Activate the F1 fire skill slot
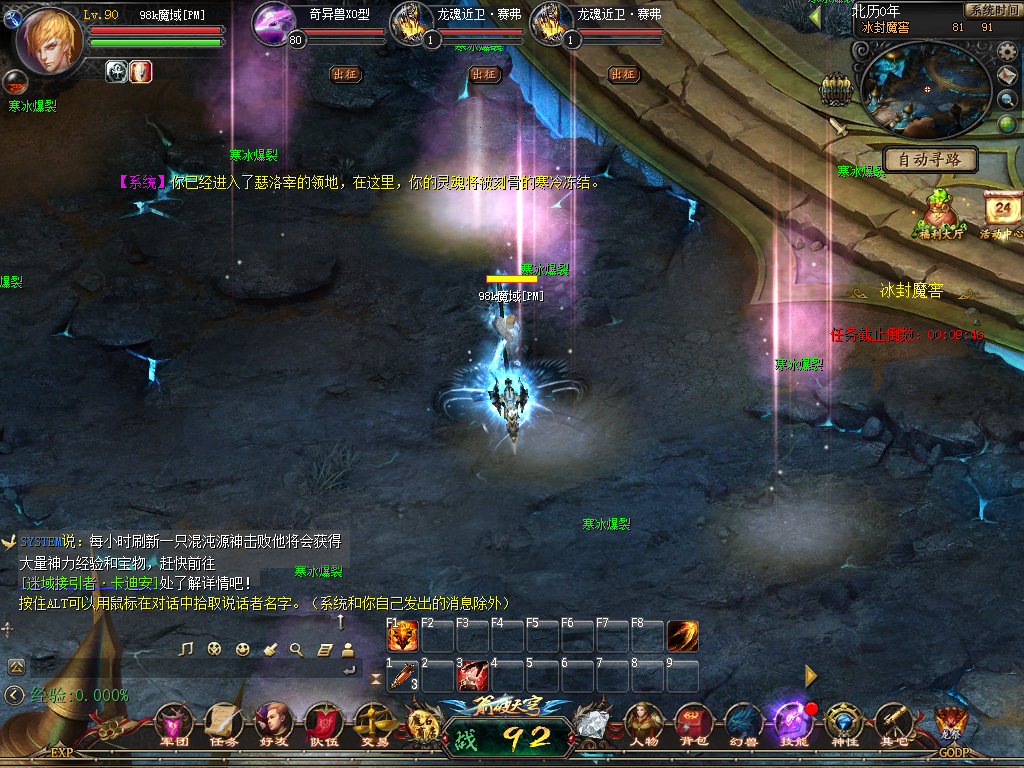The height and width of the screenshot is (768, 1024). point(402,636)
